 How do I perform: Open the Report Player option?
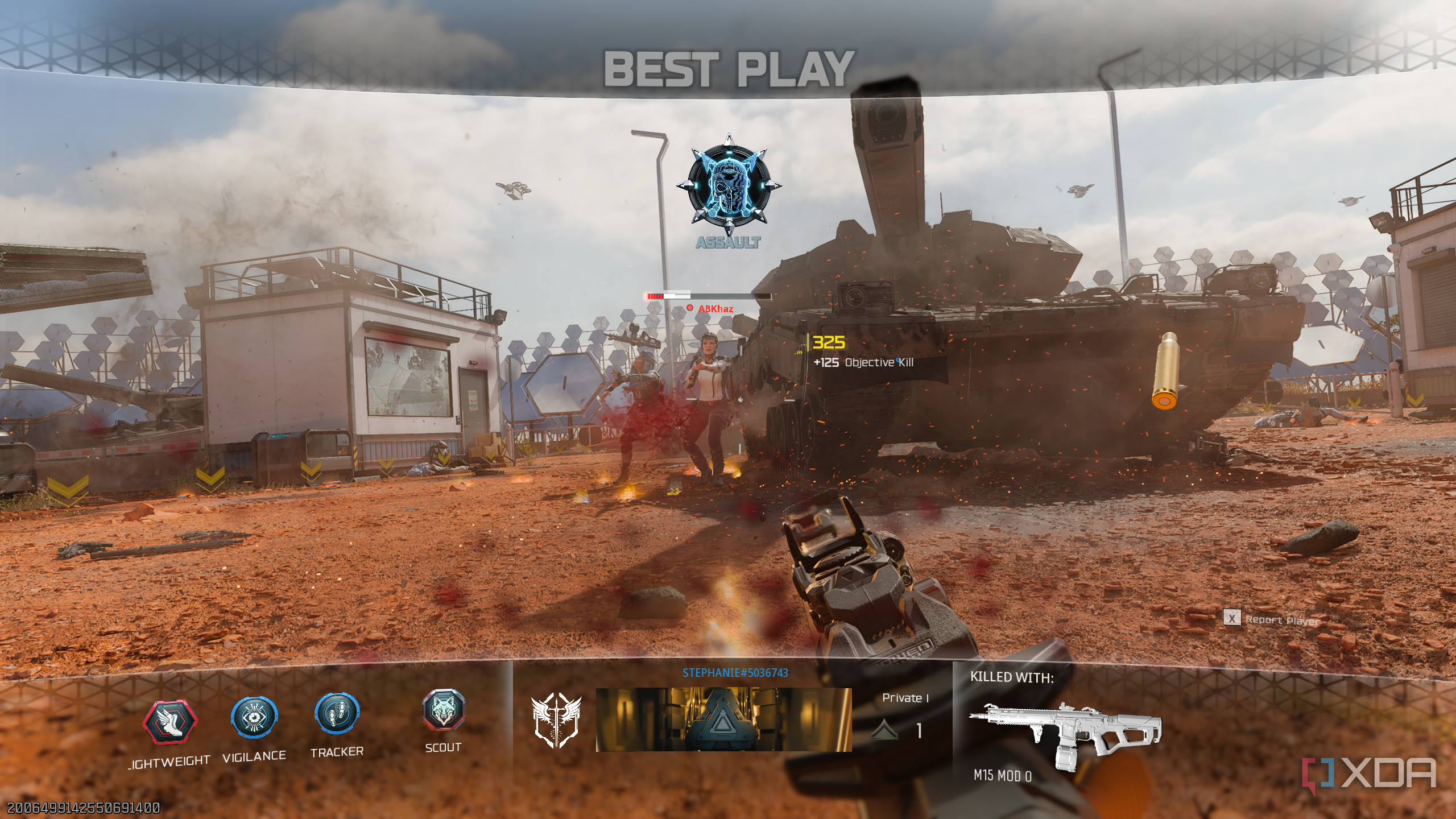(x=1271, y=619)
